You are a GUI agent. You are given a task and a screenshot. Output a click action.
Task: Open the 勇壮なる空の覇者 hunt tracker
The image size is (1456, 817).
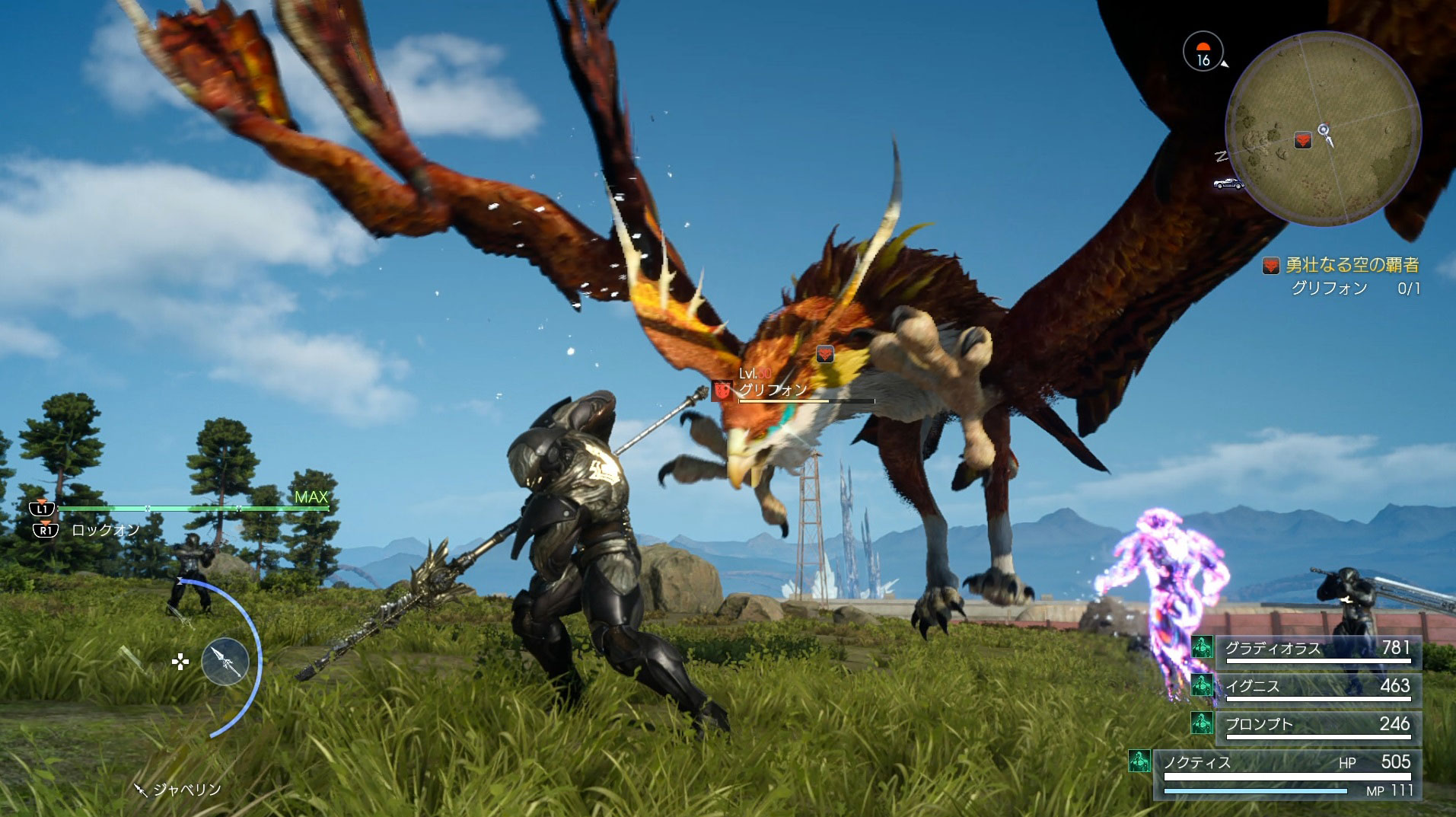coord(1343,265)
